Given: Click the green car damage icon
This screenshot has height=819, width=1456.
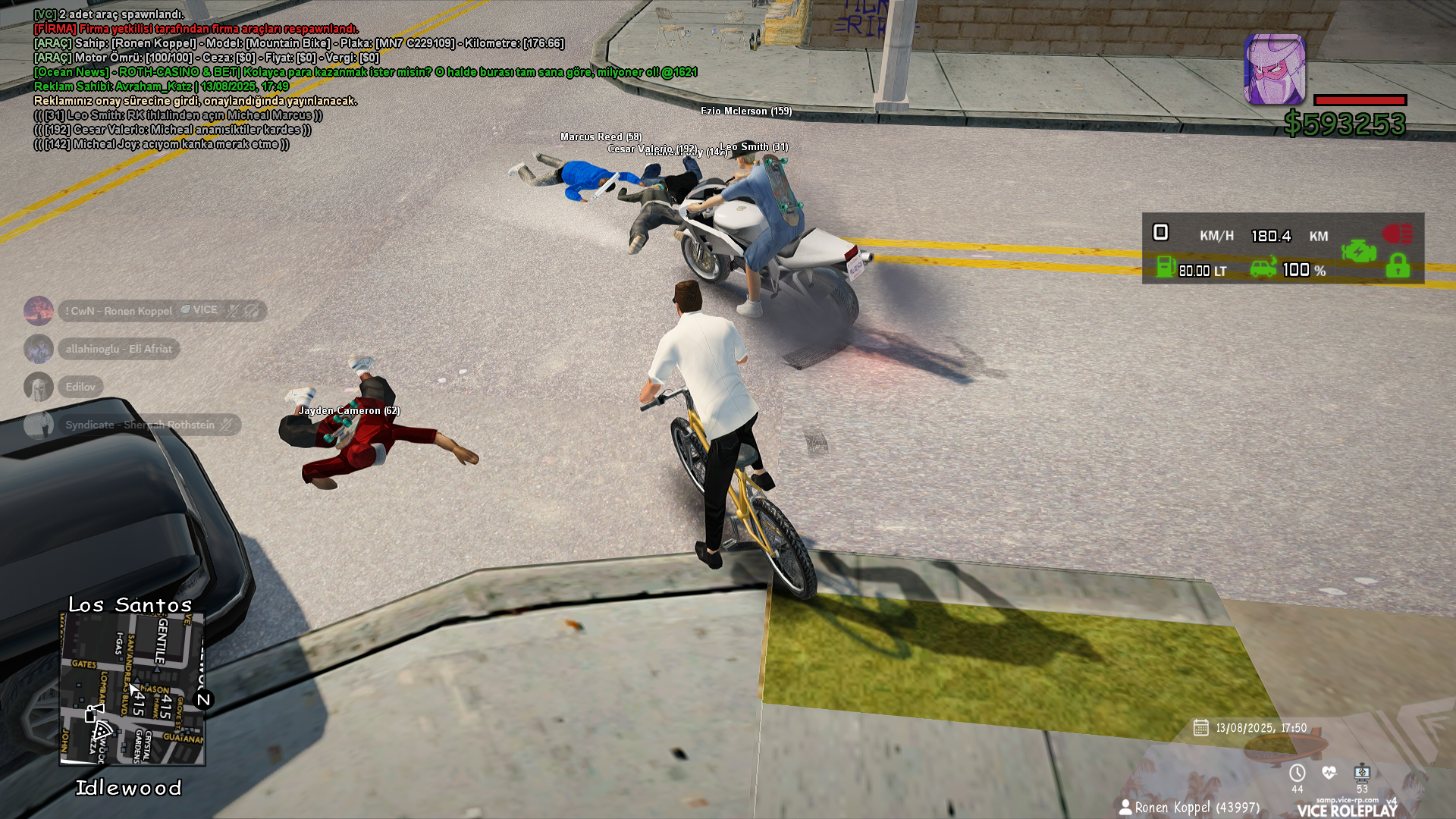Looking at the screenshot, I should point(1263,268).
